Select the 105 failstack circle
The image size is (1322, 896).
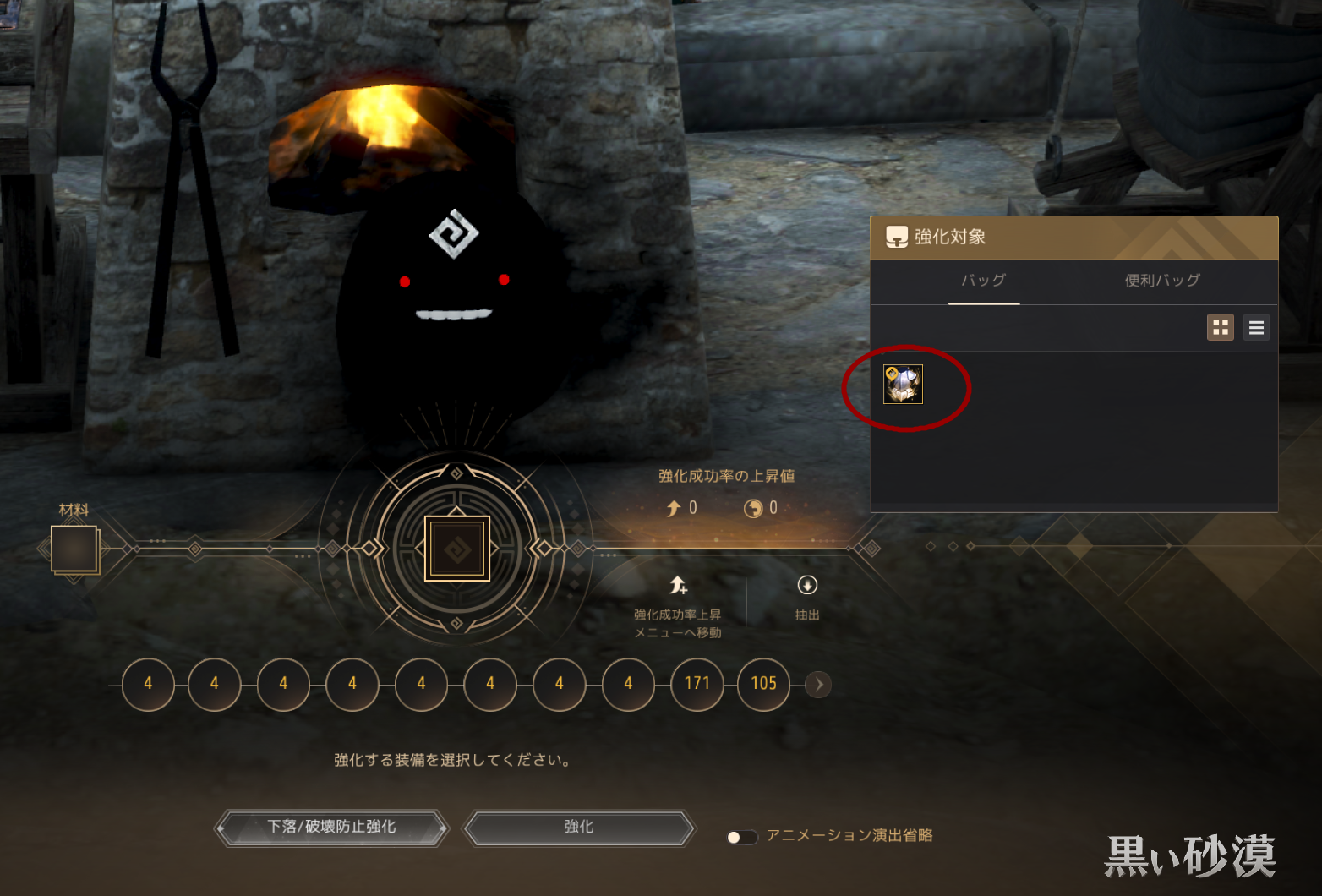764,684
